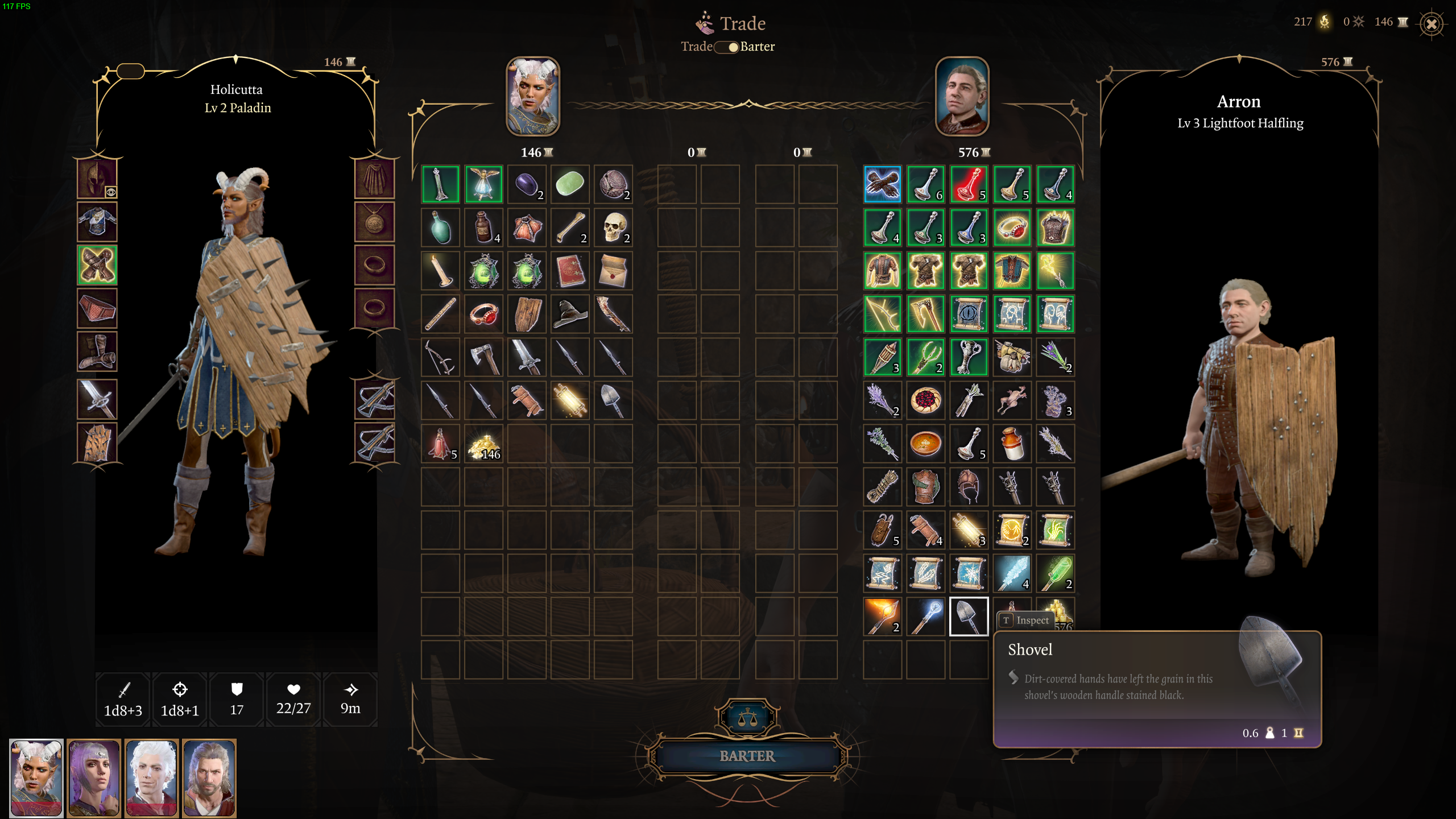This screenshot has width=1456, height=819.
Task: Select the ruby ring in Arron's goods
Action: [1012, 227]
